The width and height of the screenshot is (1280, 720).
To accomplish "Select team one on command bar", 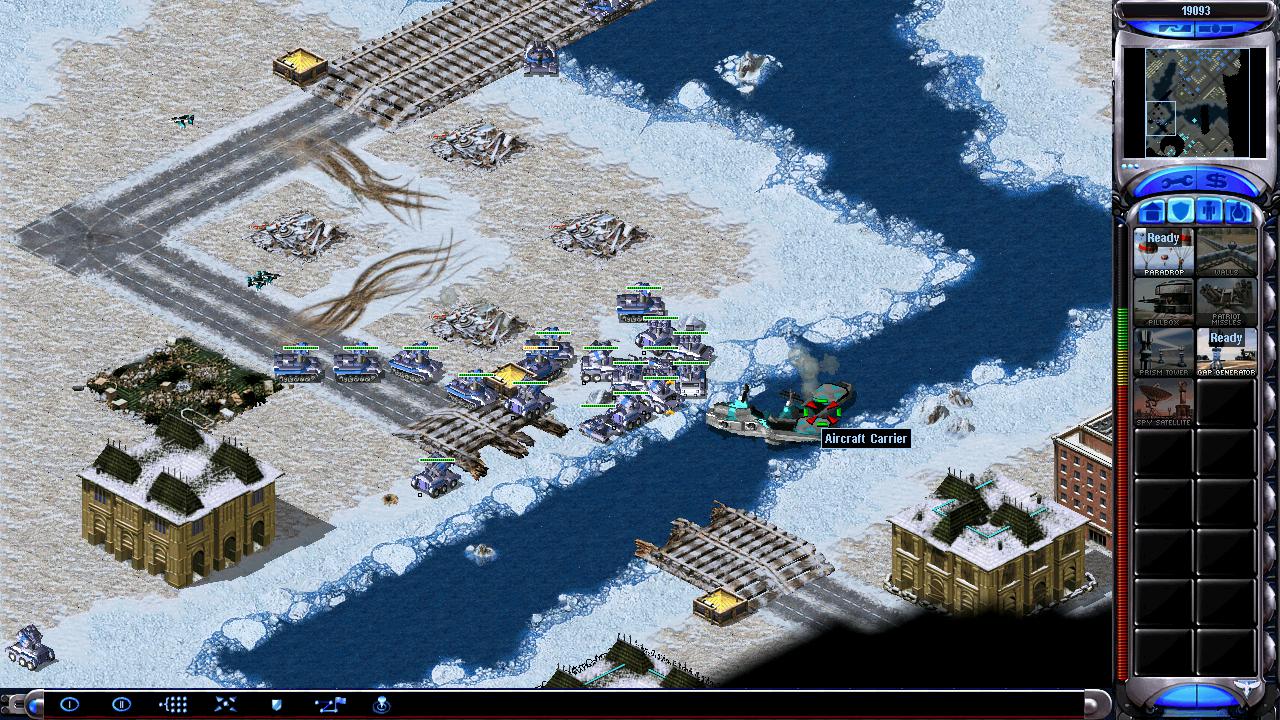I will (69, 704).
